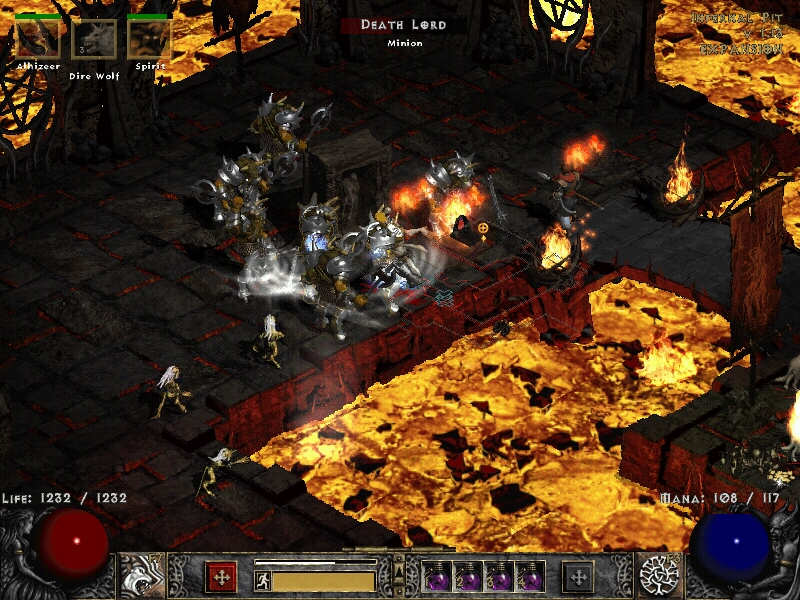Open the red new stat points button
800x600 pixels.
tap(220, 576)
